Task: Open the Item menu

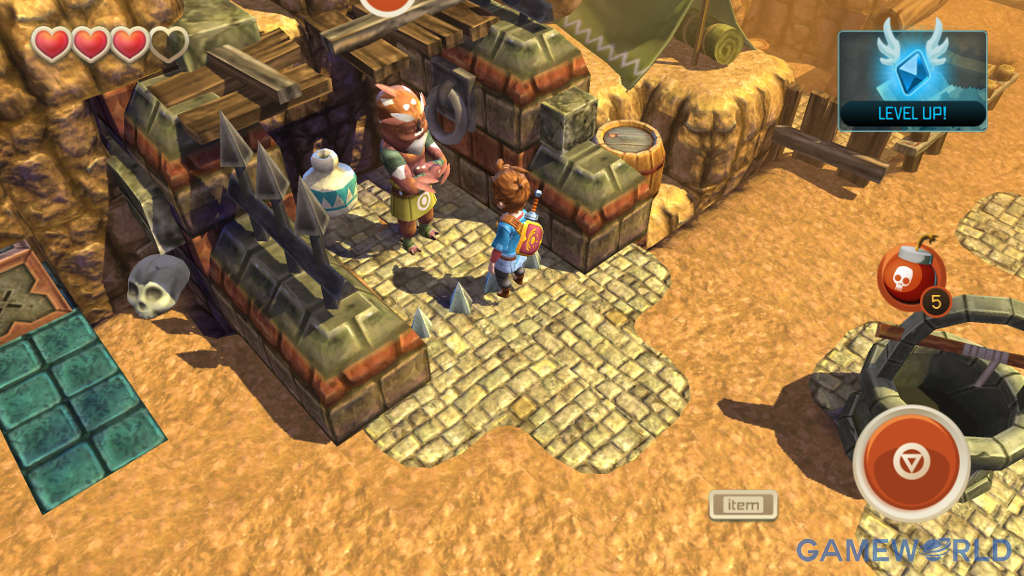Action: coord(743,505)
